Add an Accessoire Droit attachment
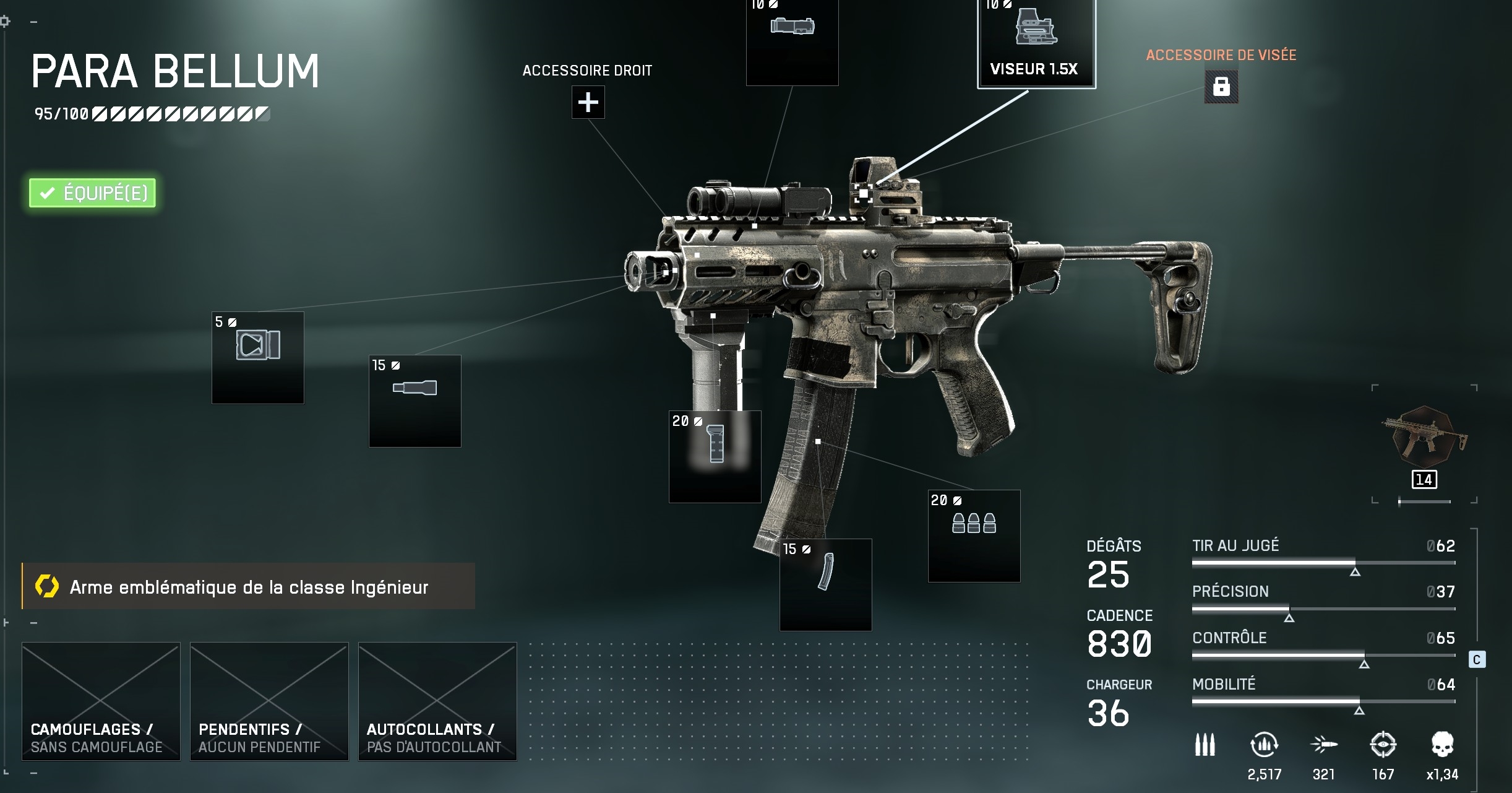The width and height of the screenshot is (1512, 793). click(588, 102)
